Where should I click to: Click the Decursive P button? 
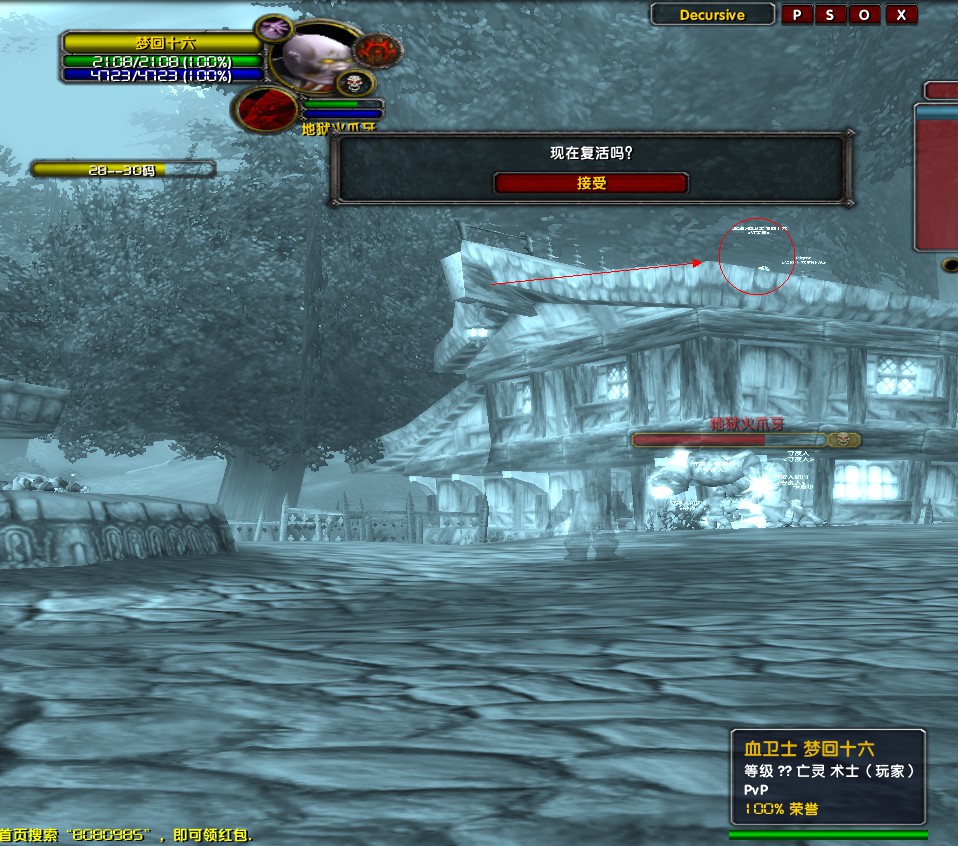coord(797,14)
